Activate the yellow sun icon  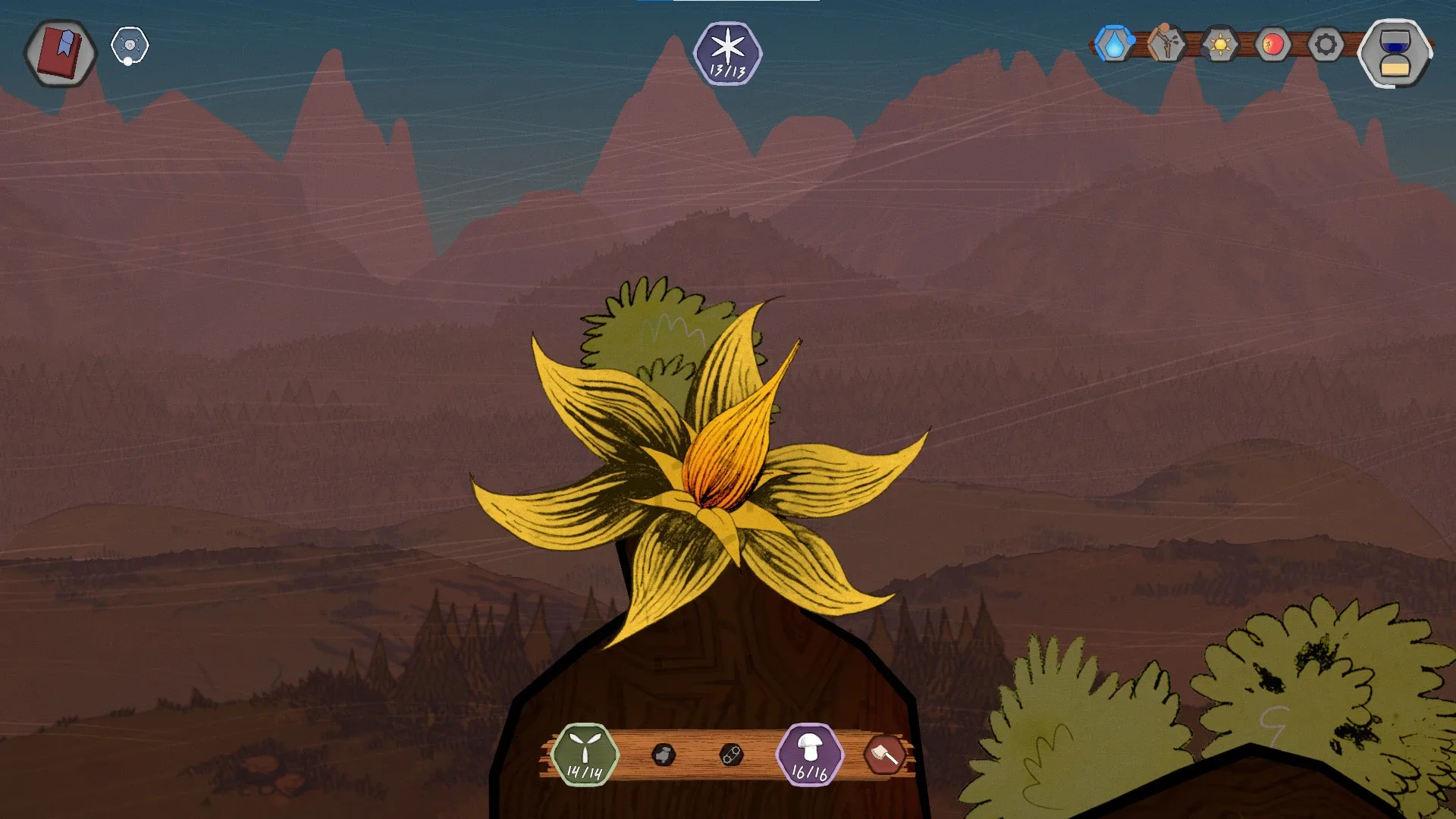point(1219,45)
